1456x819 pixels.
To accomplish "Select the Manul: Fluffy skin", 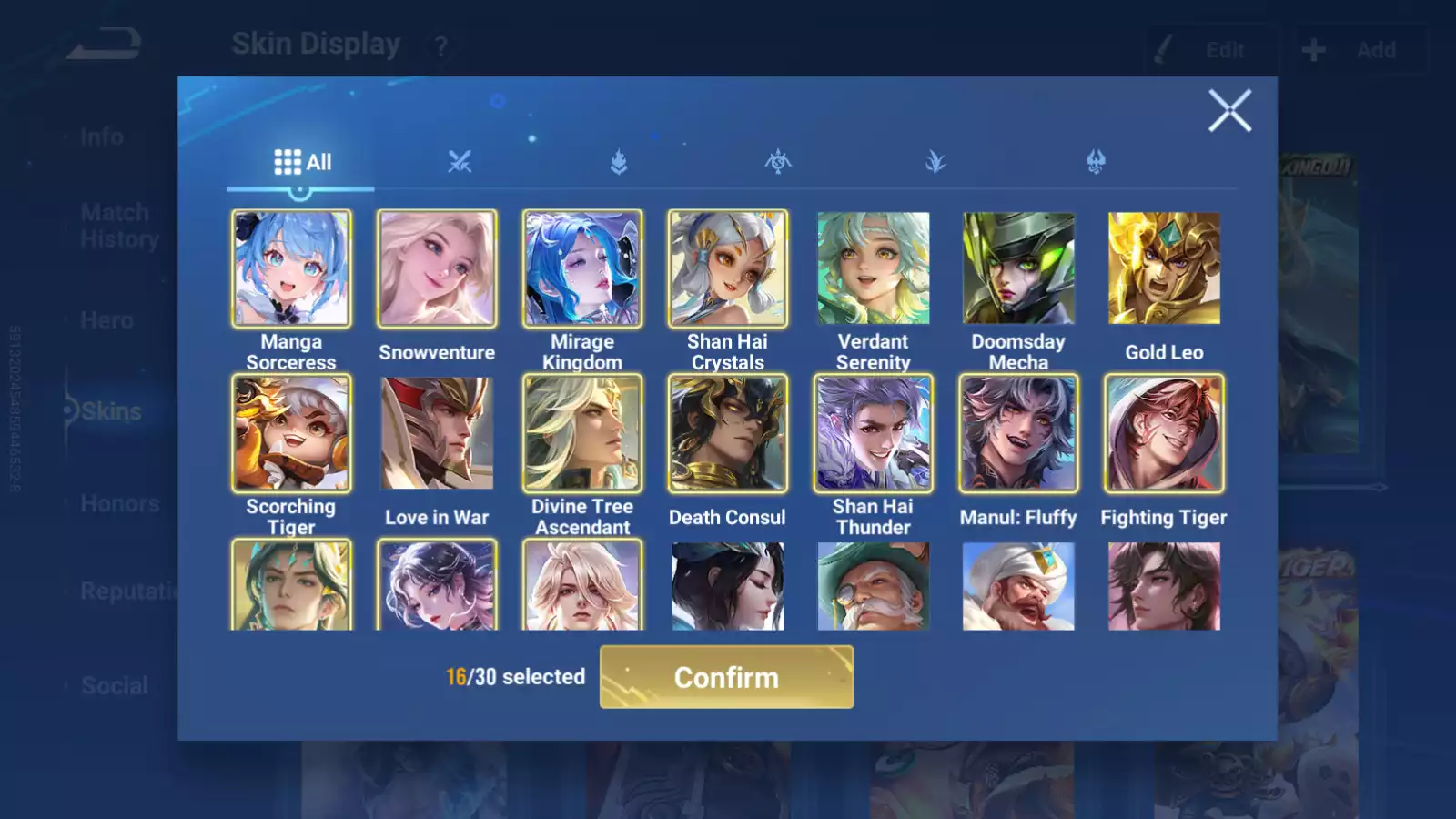I will coord(1018,433).
